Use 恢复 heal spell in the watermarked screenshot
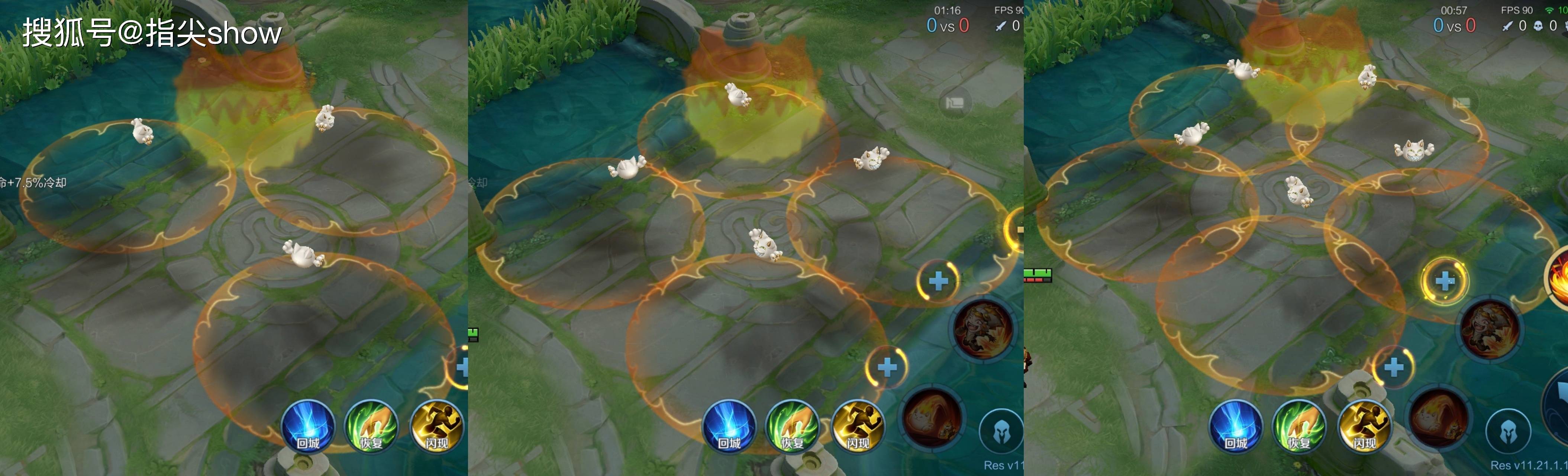1568x476 pixels. [371, 427]
